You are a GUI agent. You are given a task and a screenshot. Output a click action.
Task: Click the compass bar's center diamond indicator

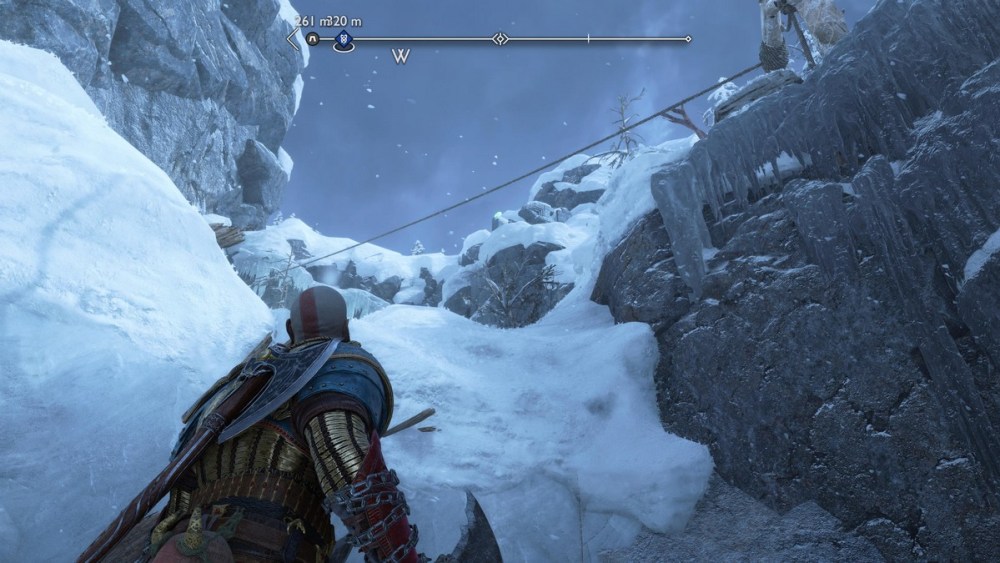tap(499, 40)
